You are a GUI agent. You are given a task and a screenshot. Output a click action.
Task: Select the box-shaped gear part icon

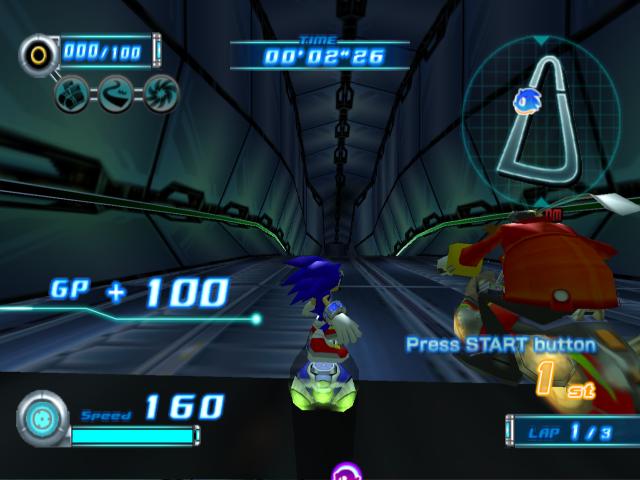[72, 94]
